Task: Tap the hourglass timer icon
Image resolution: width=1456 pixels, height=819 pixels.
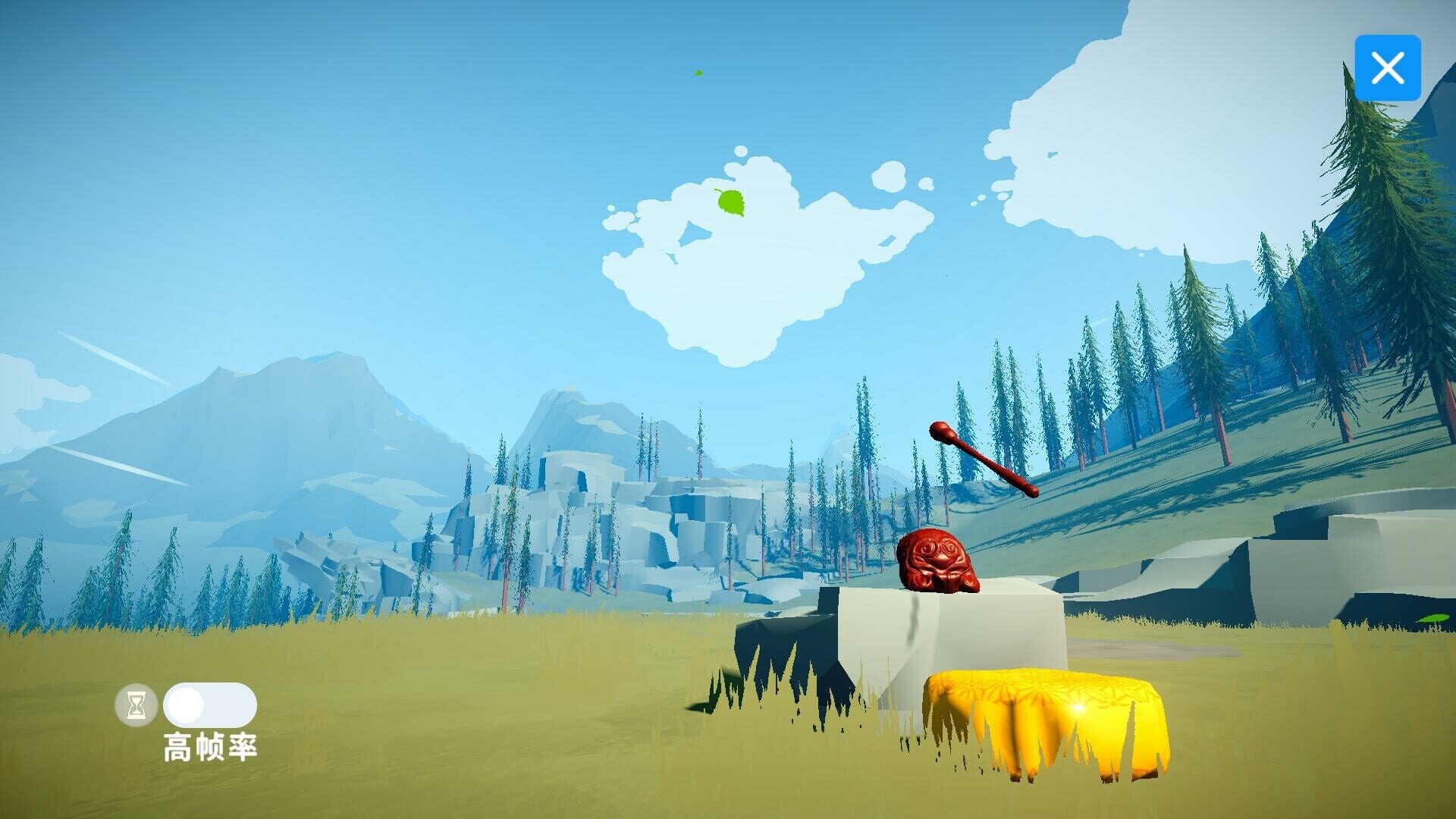Action: coord(136,705)
